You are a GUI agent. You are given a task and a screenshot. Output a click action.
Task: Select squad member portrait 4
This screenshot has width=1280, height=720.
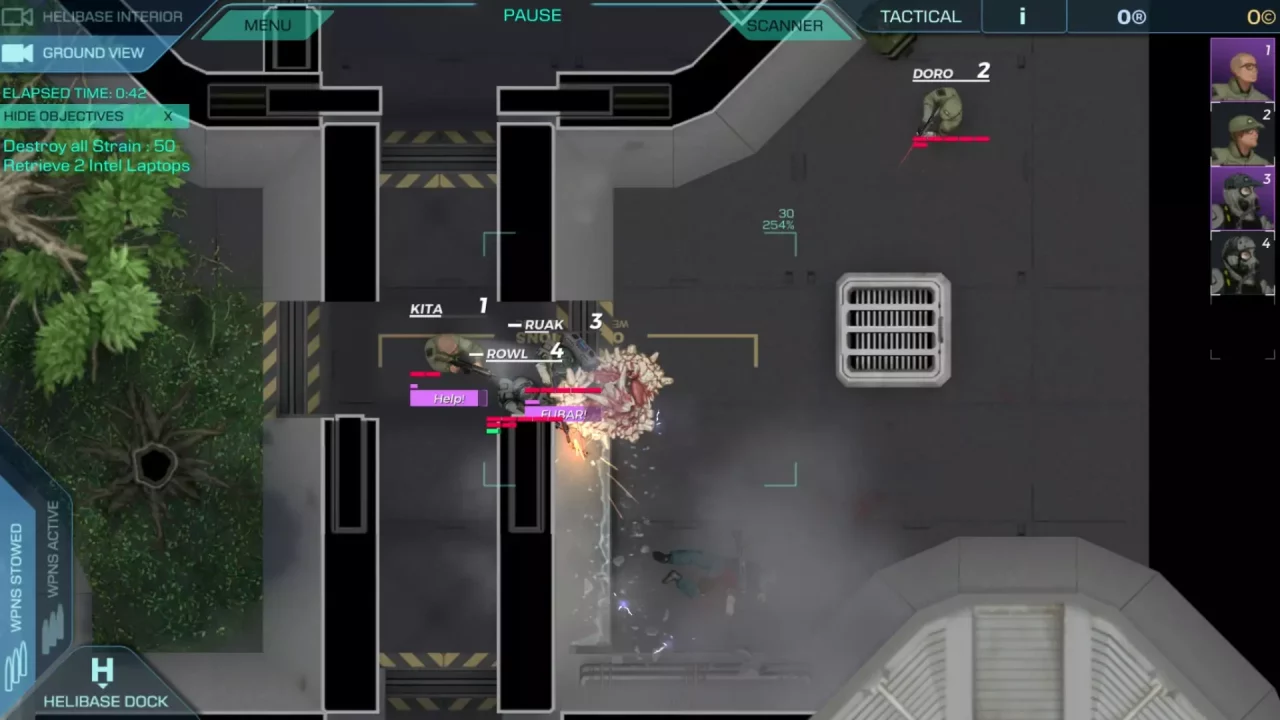tap(1242, 262)
